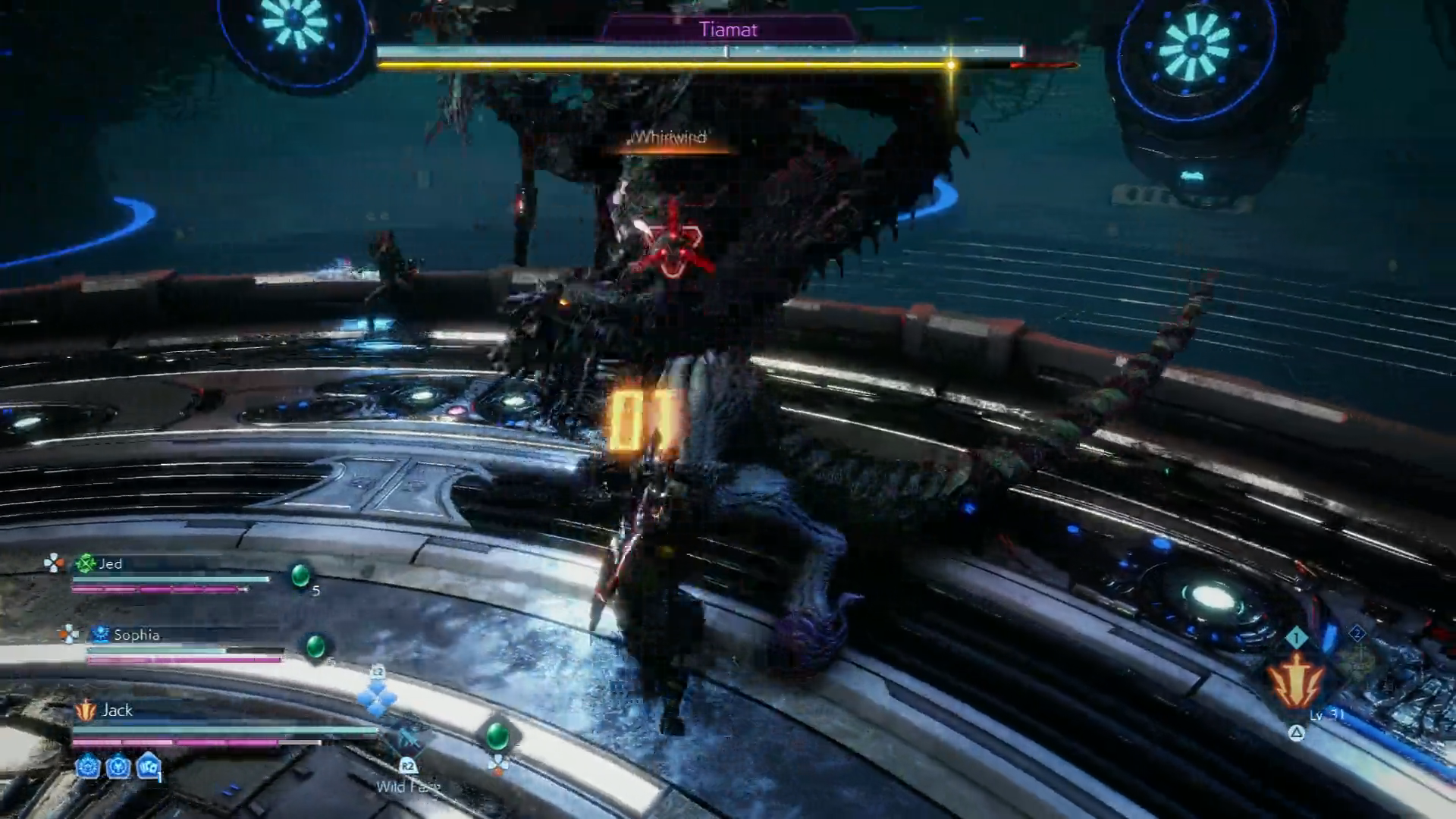Screen dimensions: 1456x819
Task: Inspect the third blue buff icon under Jack
Action: tap(149, 767)
